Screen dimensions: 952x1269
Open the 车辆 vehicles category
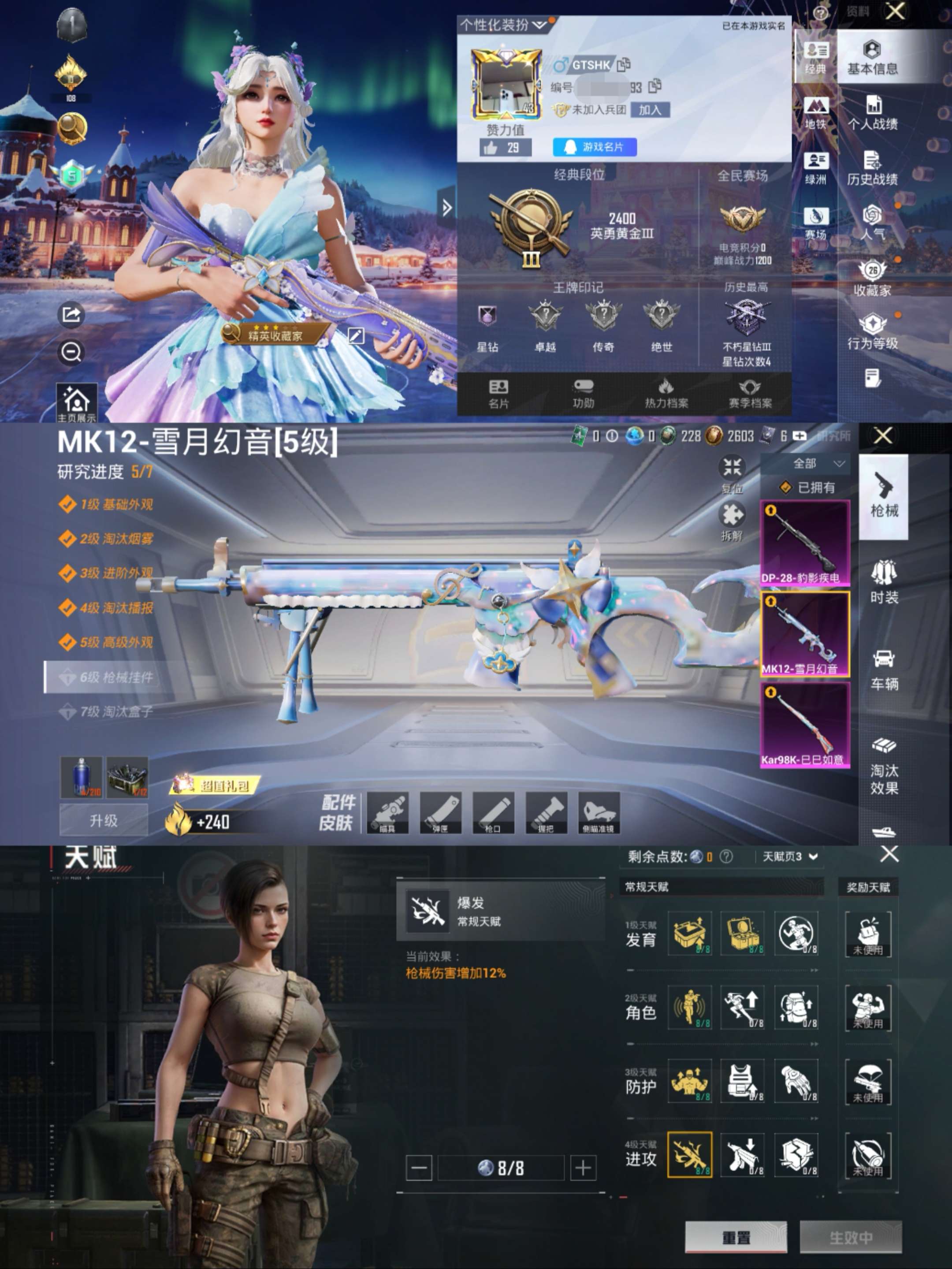tap(884, 669)
